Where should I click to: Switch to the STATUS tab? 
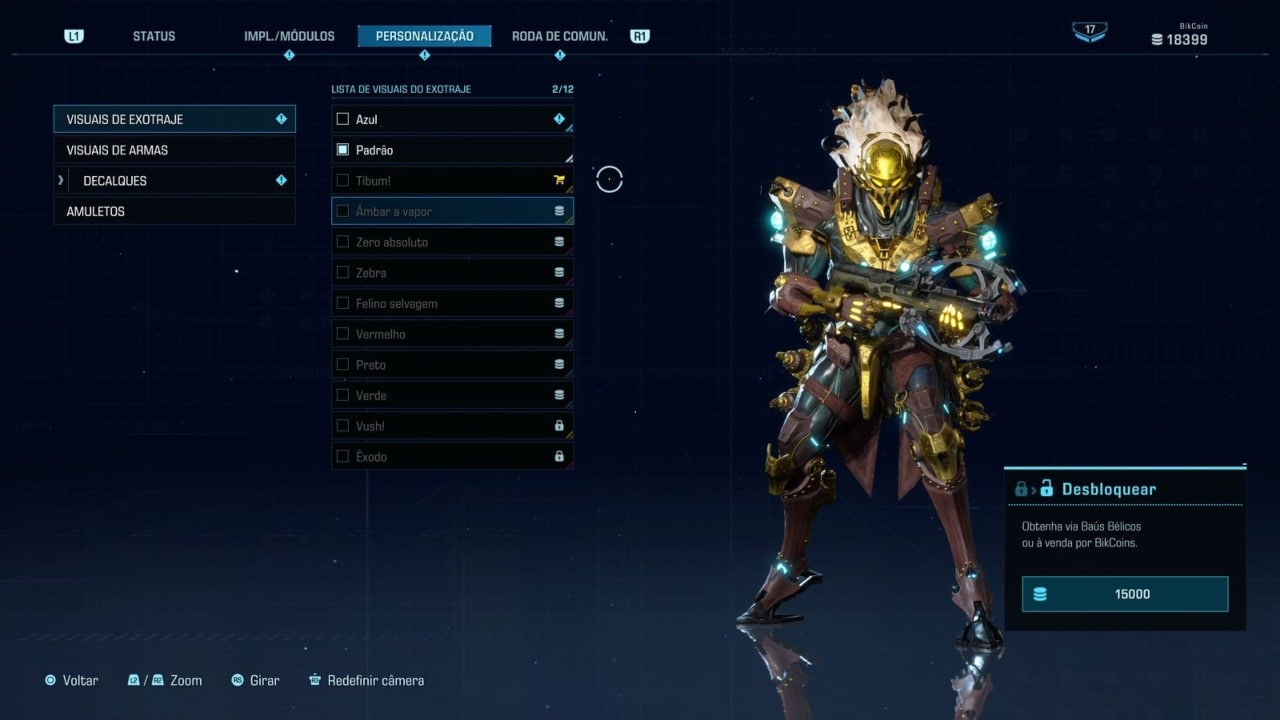[x=154, y=36]
